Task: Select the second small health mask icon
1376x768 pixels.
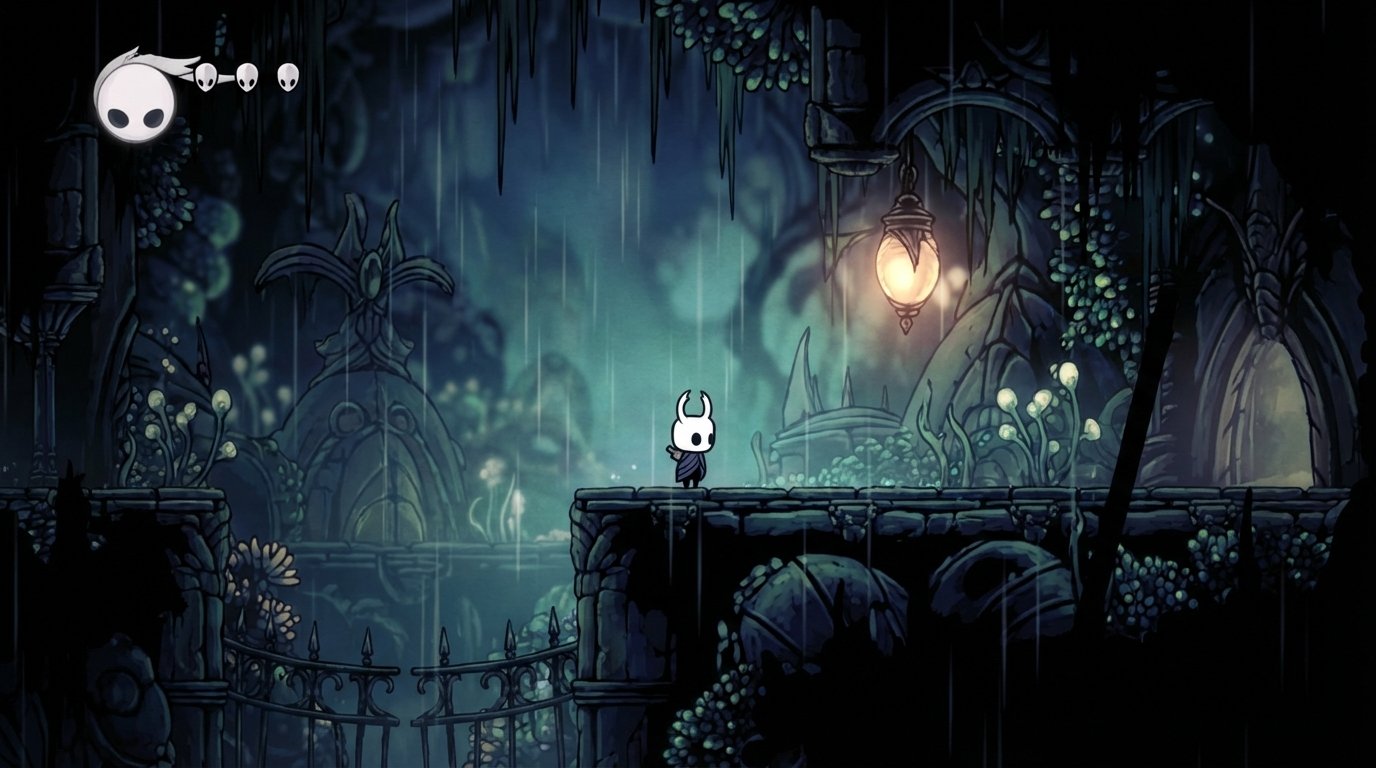Action: coord(247,76)
